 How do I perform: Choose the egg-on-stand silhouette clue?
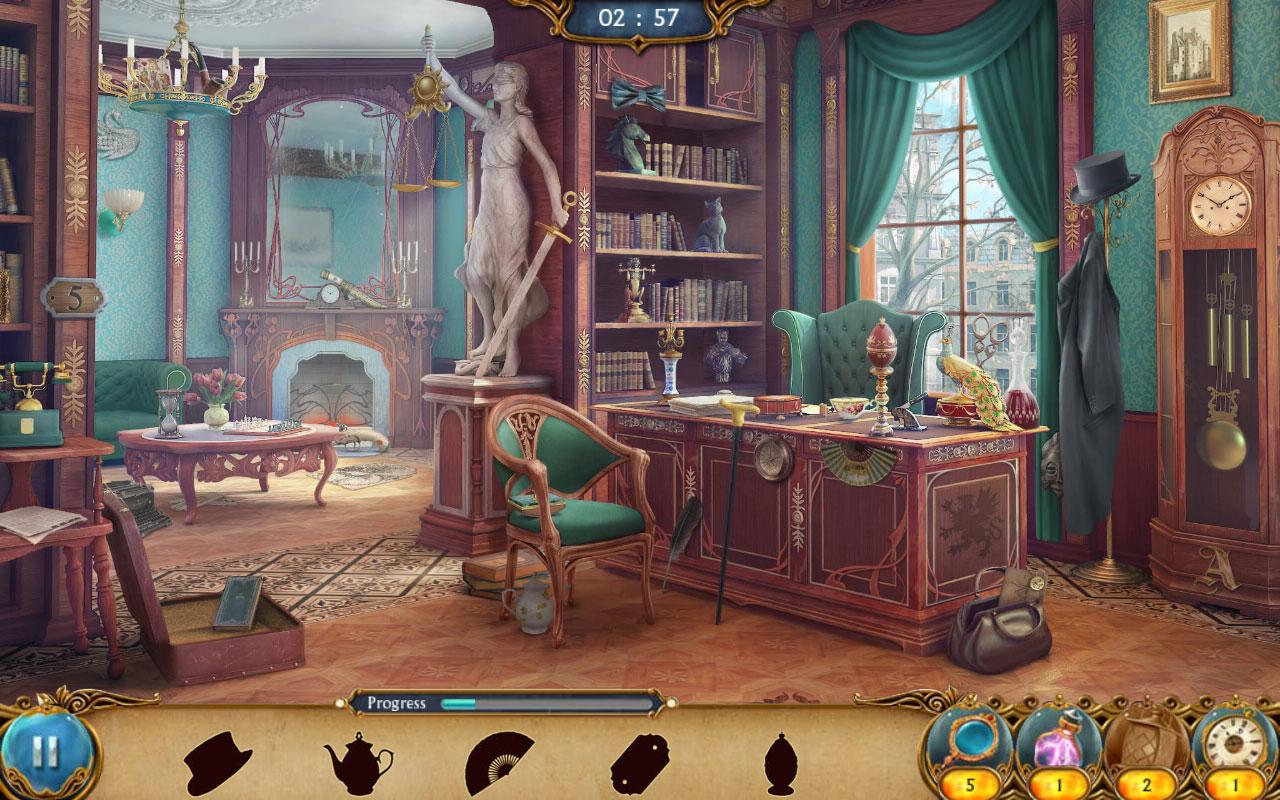[780, 764]
